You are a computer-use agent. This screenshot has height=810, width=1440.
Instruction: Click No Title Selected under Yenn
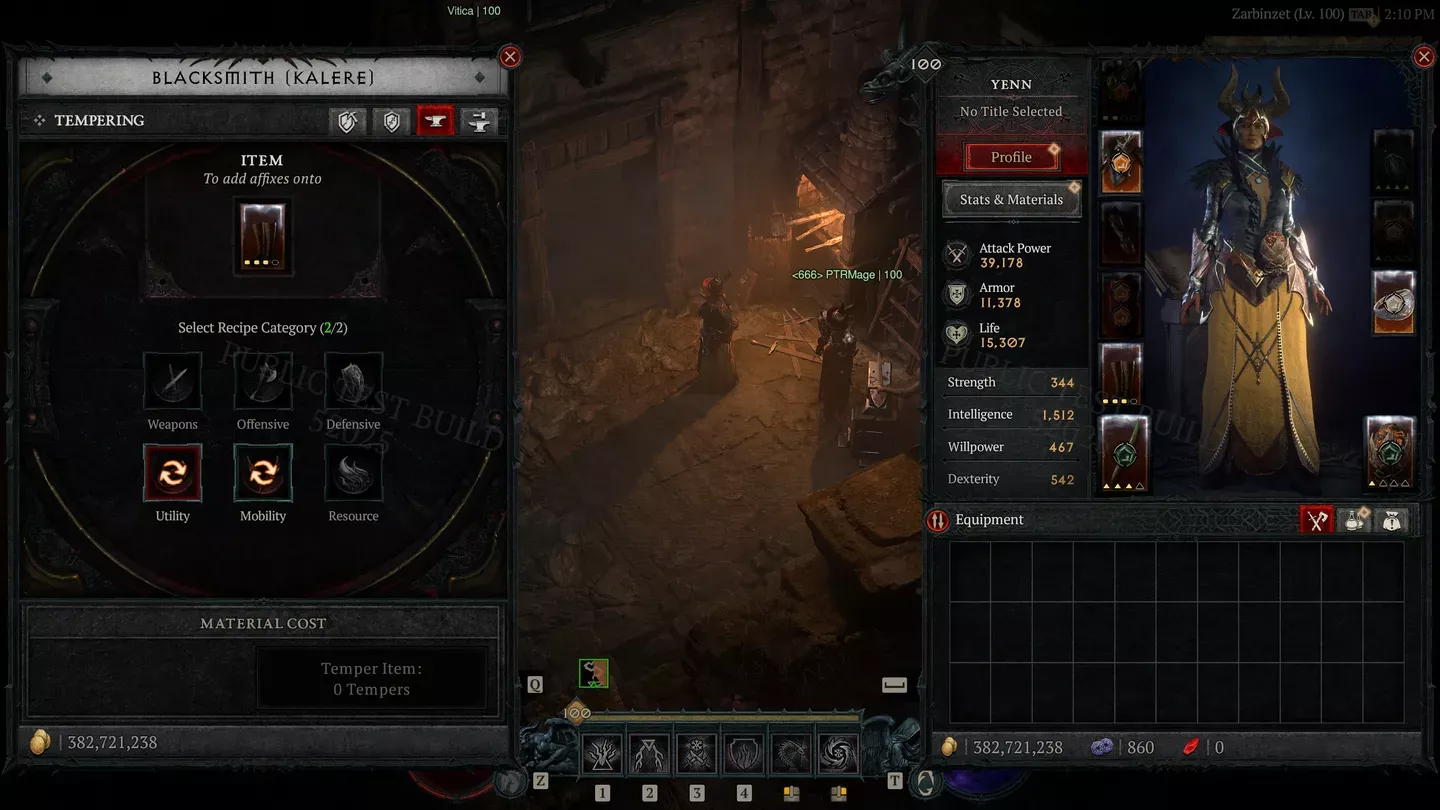[x=1012, y=111]
